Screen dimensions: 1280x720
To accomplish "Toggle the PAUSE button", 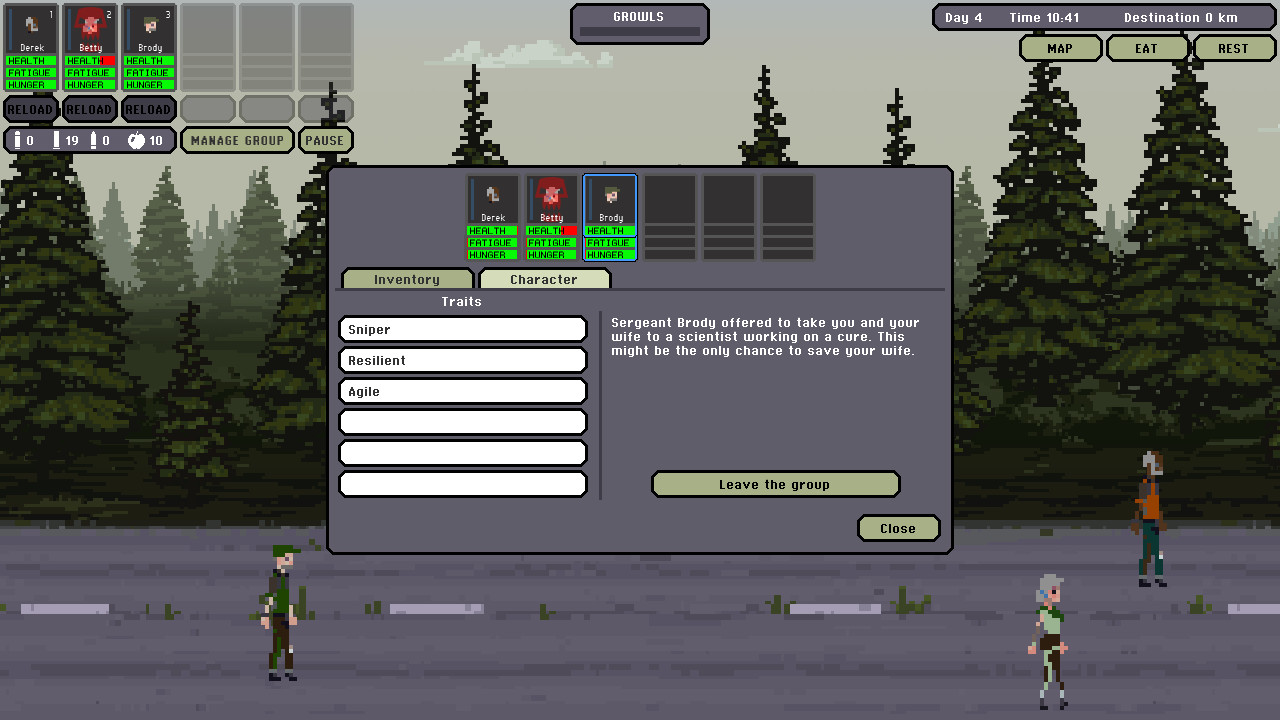I will [x=326, y=140].
